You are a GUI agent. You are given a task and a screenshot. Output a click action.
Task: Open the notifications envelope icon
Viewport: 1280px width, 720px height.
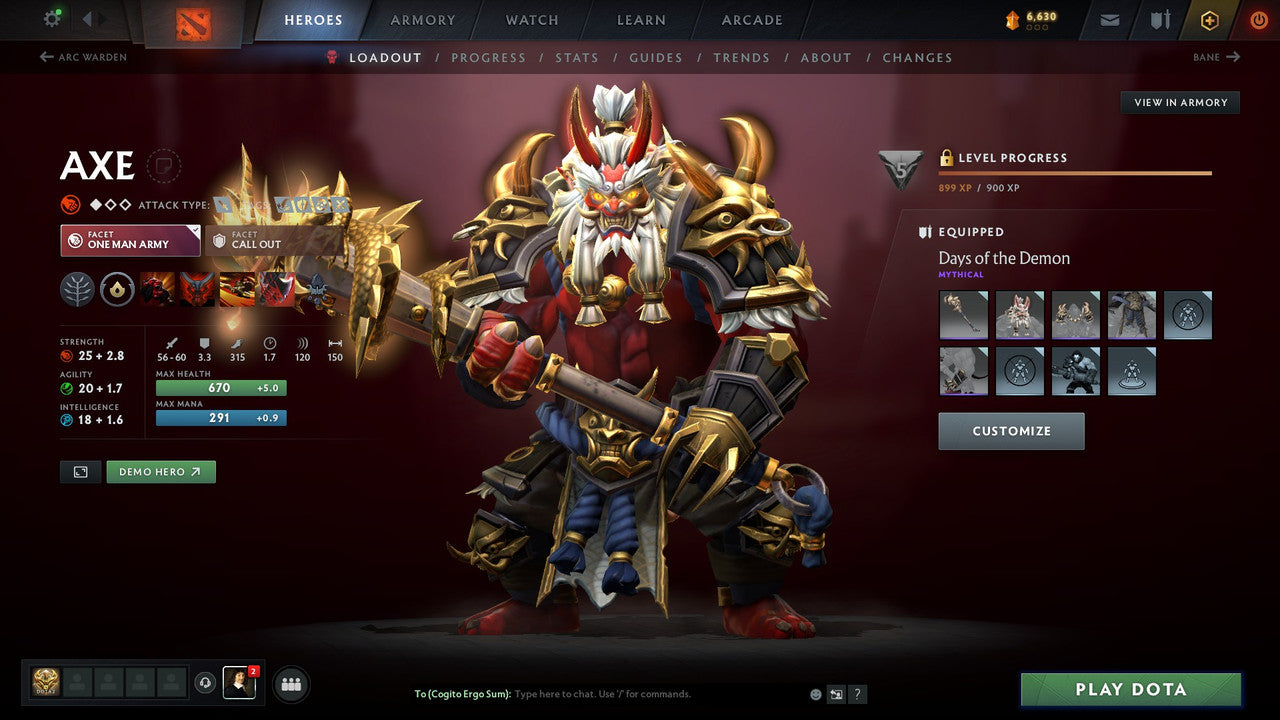[x=1108, y=19]
